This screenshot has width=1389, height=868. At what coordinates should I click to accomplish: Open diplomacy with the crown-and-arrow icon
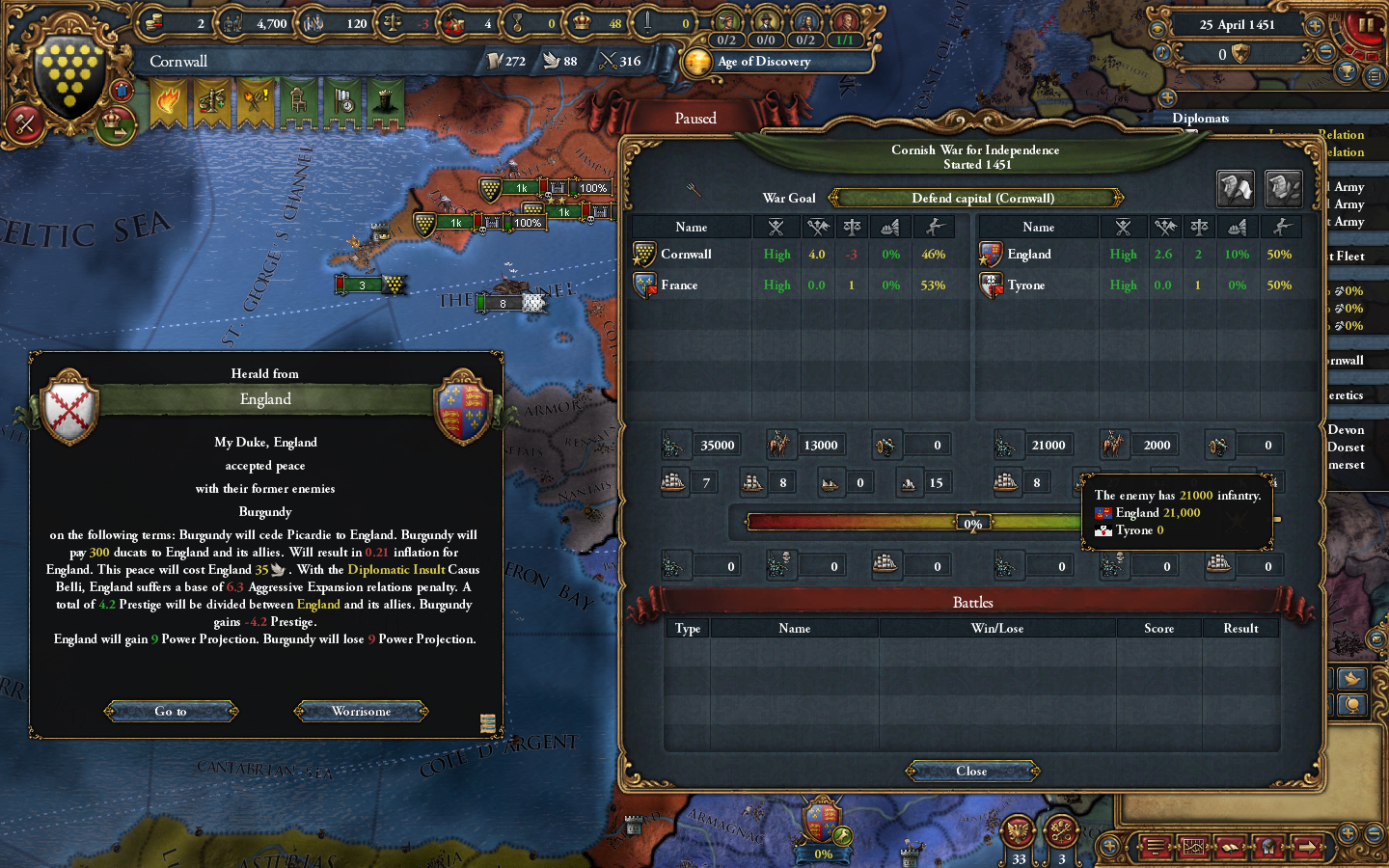[116, 123]
